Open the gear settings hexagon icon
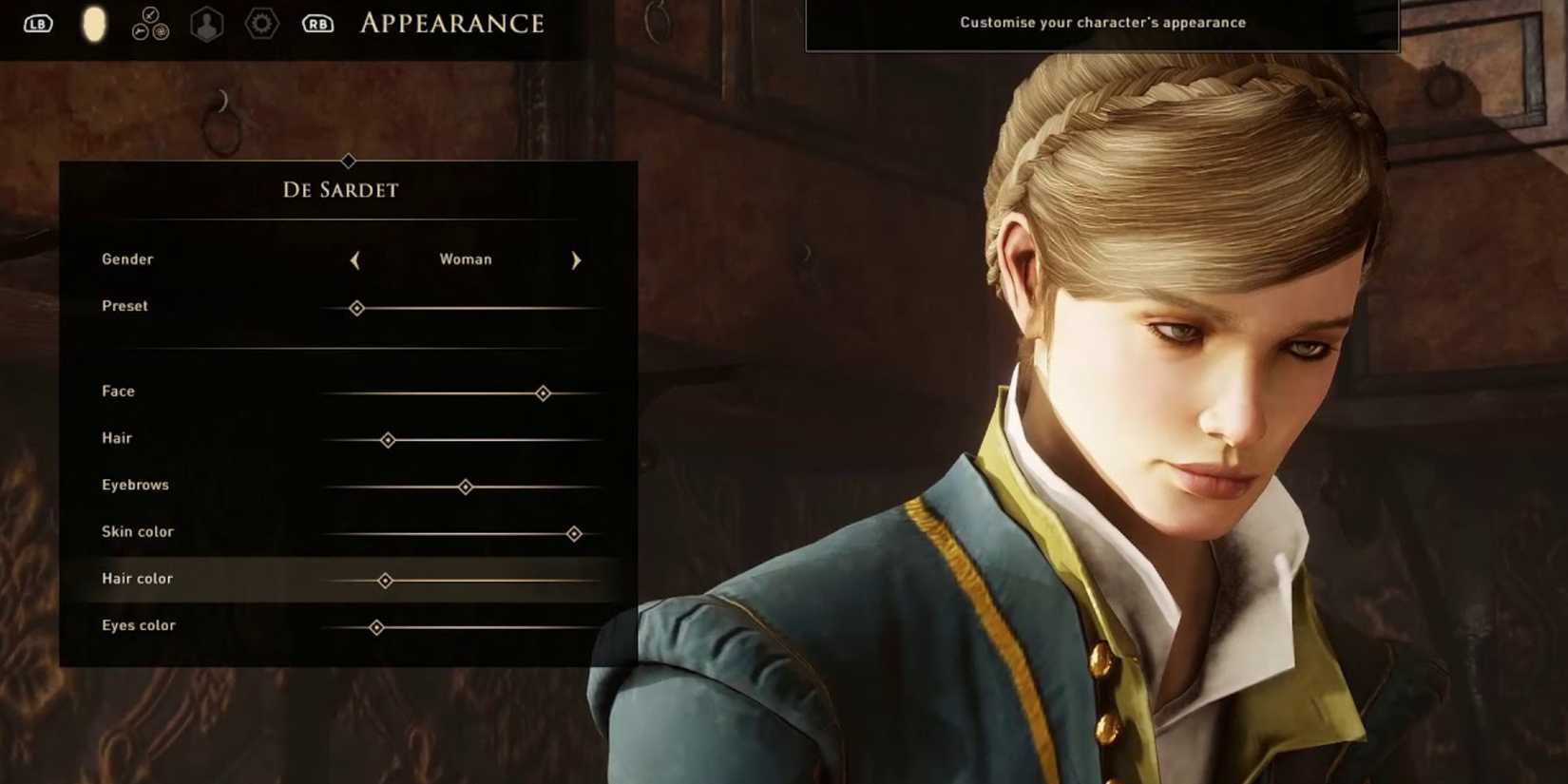The width and height of the screenshot is (1568, 784). click(261, 23)
